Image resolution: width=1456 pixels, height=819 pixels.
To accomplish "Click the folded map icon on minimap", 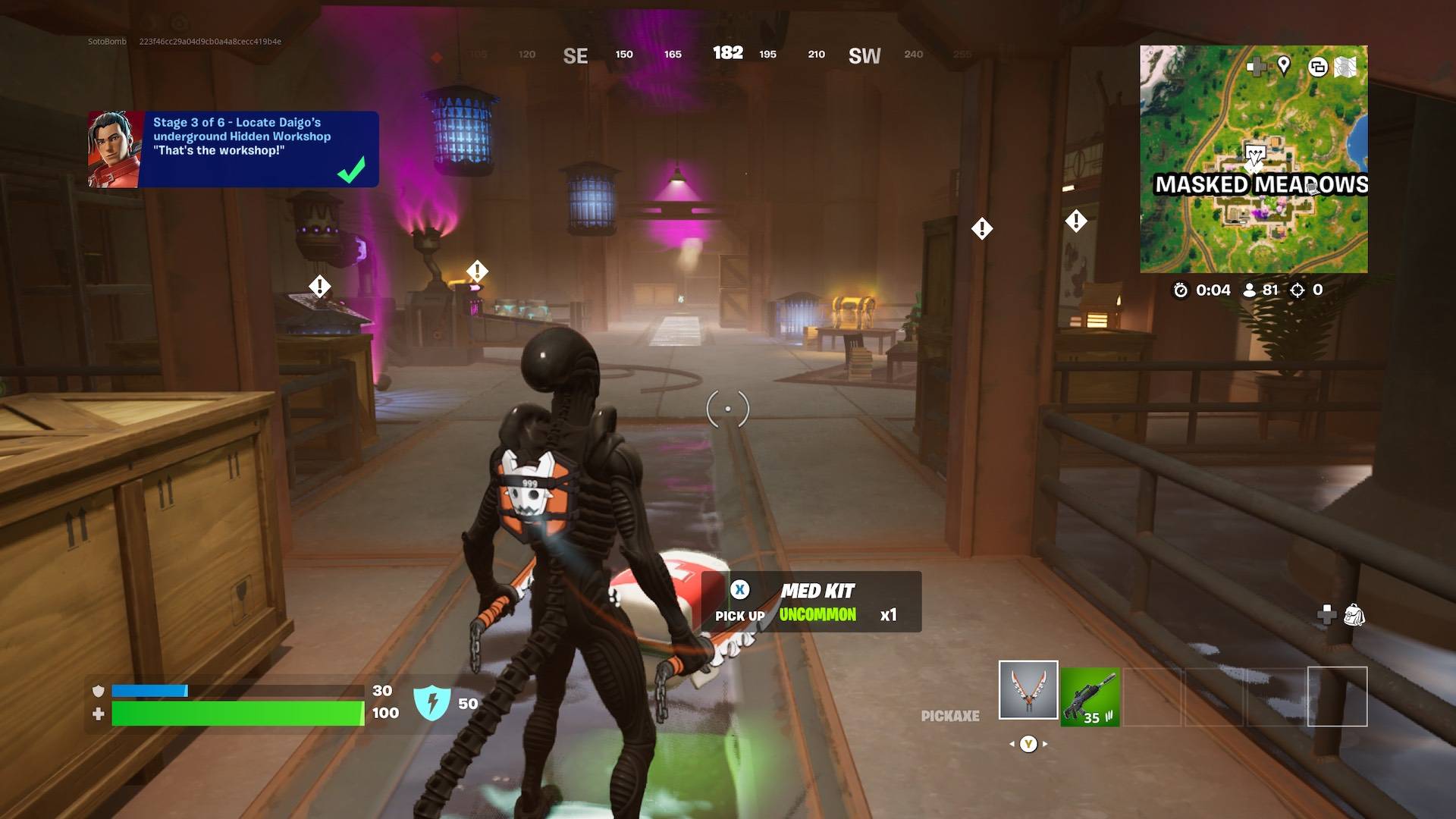I will point(1345,67).
